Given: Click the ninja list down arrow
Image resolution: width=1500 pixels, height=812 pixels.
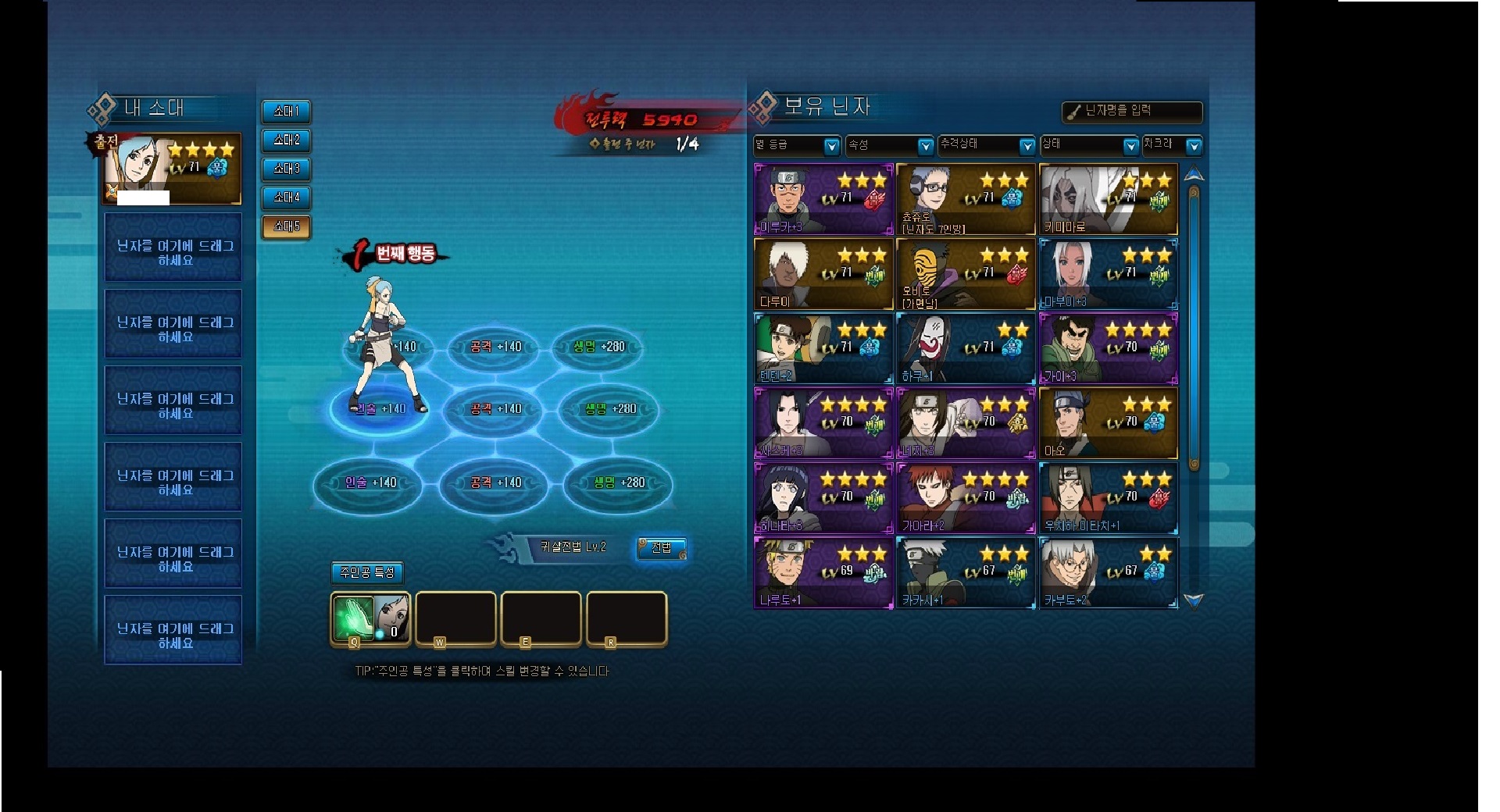Looking at the screenshot, I should (x=1194, y=600).
